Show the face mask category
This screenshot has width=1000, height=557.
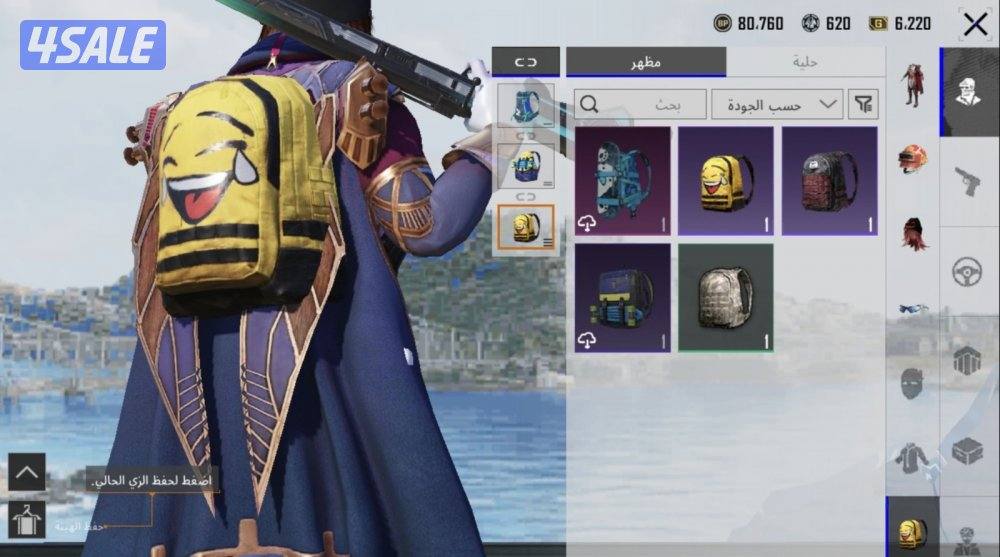(912, 383)
